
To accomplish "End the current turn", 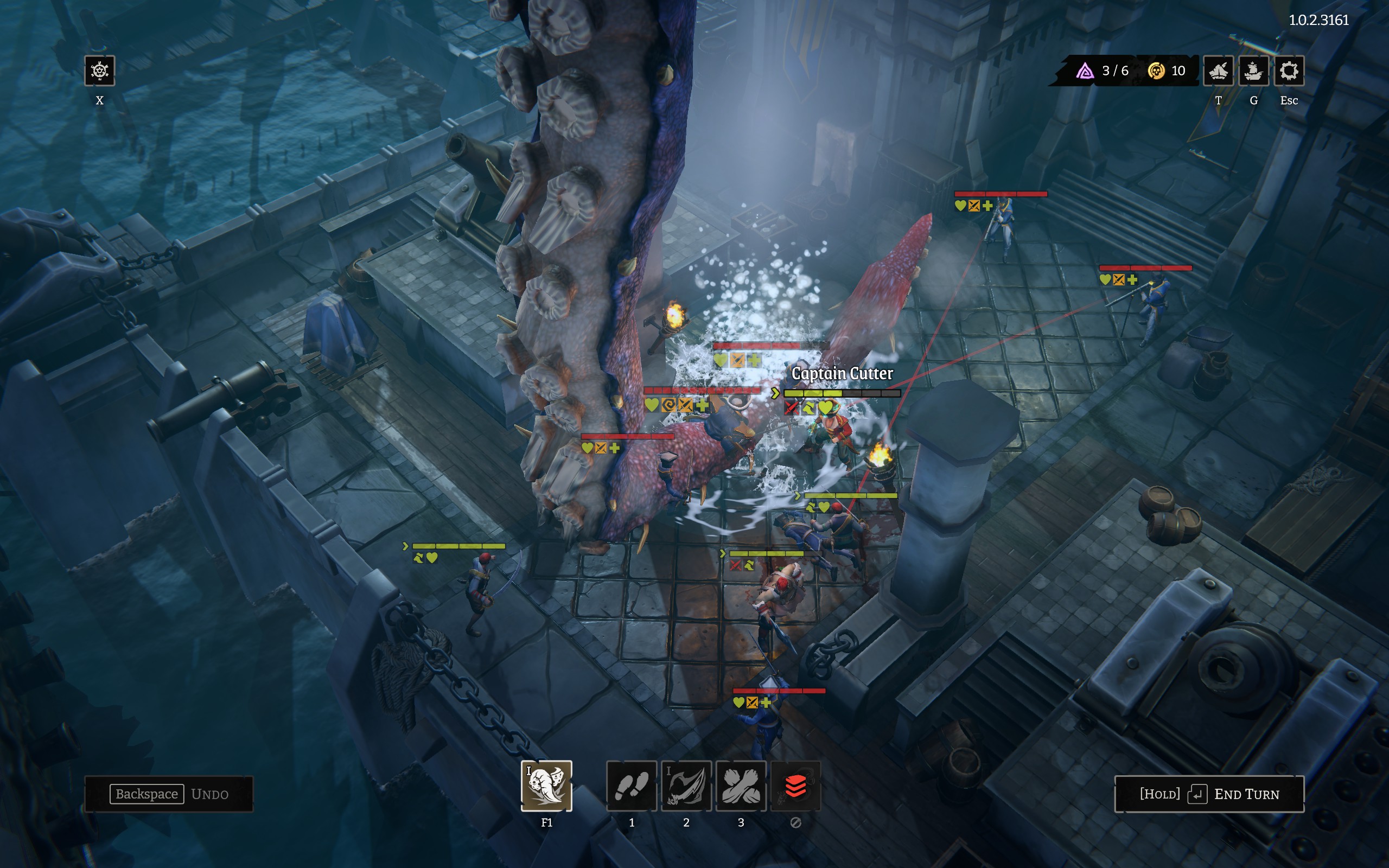I will click(x=1209, y=794).
